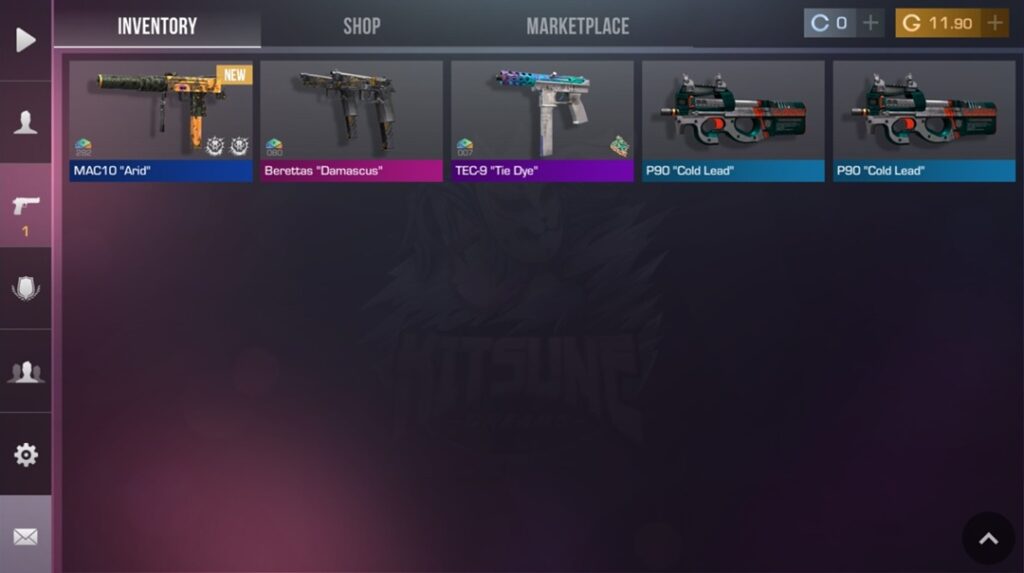The height and width of the screenshot is (573, 1024).
Task: Open the player profile section
Action: tap(26, 123)
